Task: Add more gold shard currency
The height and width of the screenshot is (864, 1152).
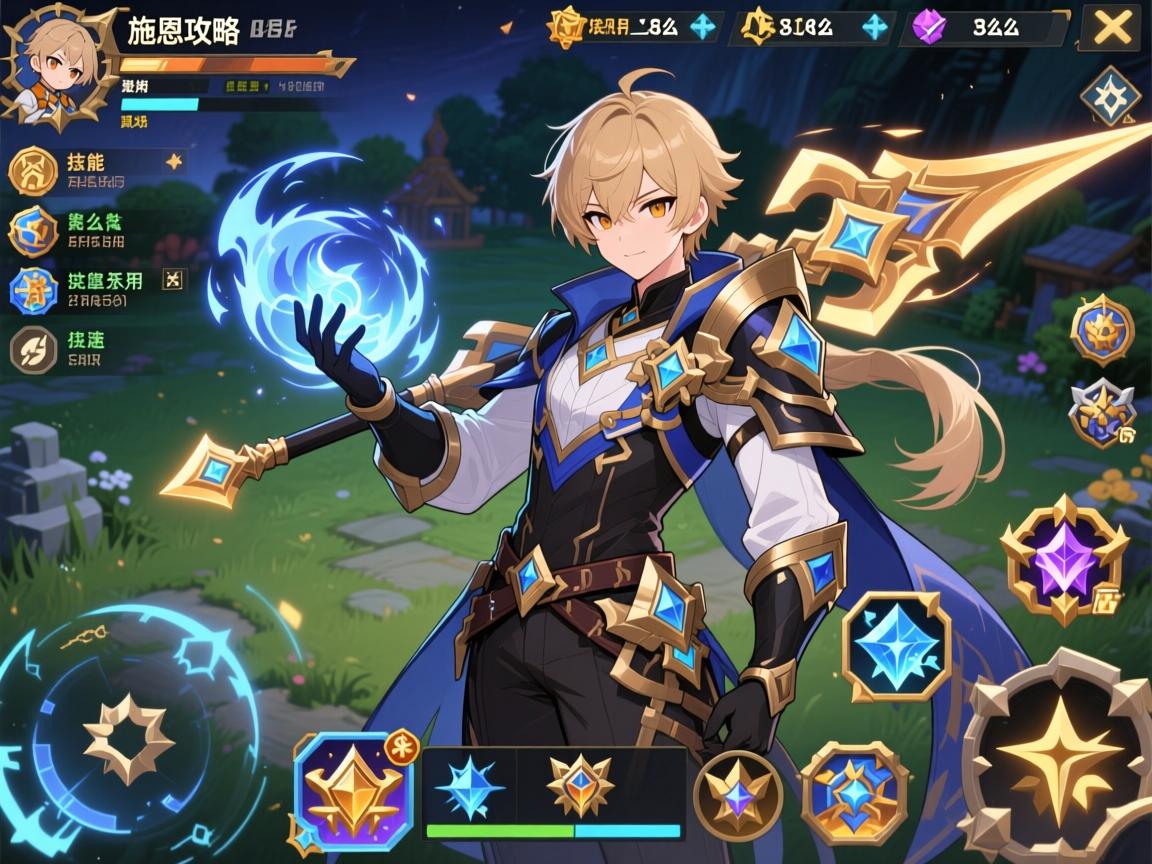Action: (875, 27)
